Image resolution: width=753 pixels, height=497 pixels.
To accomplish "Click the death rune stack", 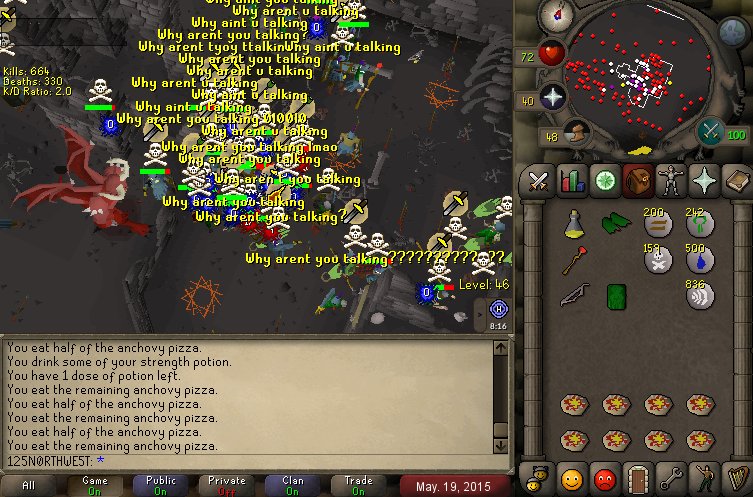I will tap(656, 260).
